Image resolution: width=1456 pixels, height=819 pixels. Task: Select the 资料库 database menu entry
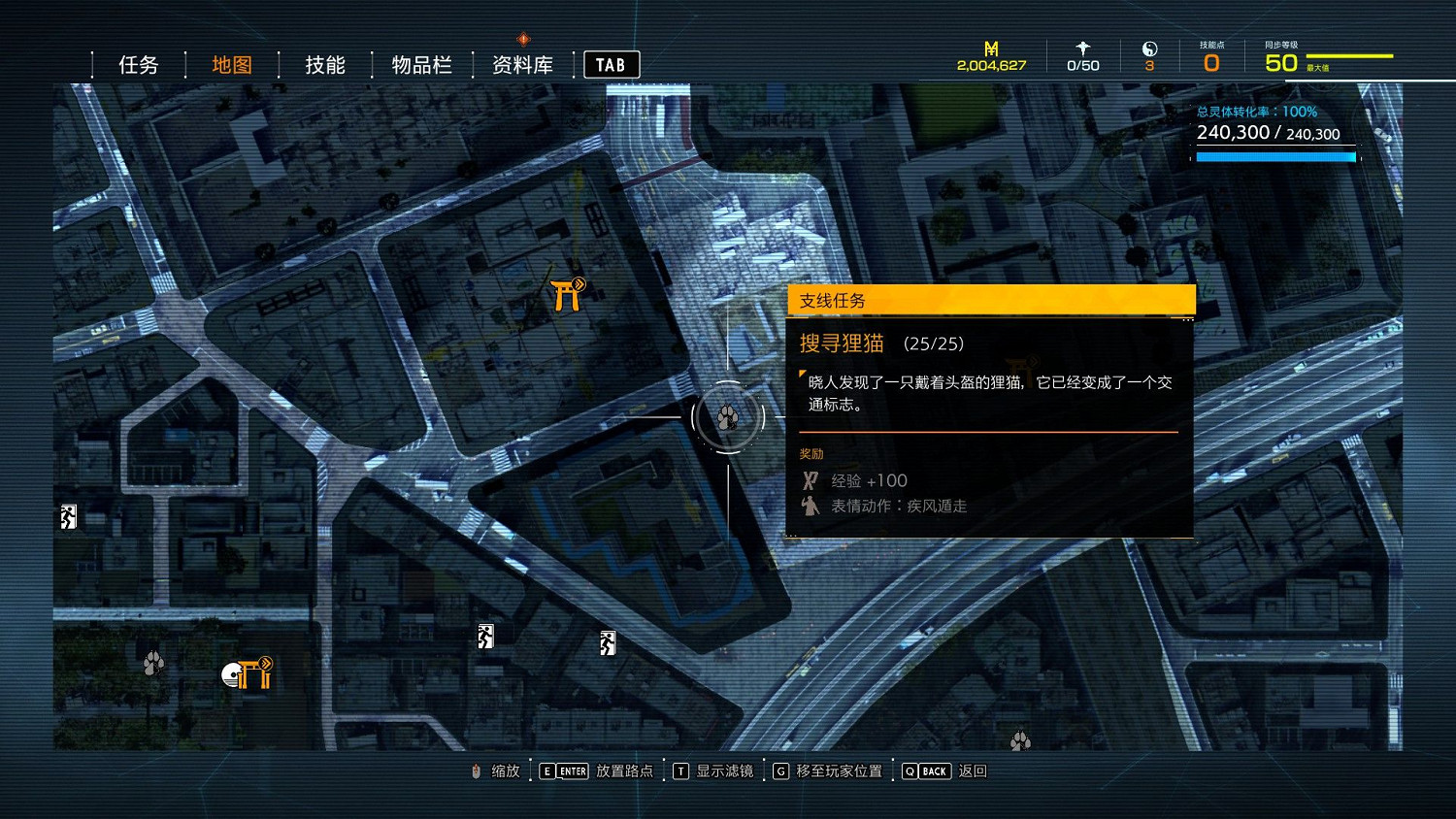[521, 64]
